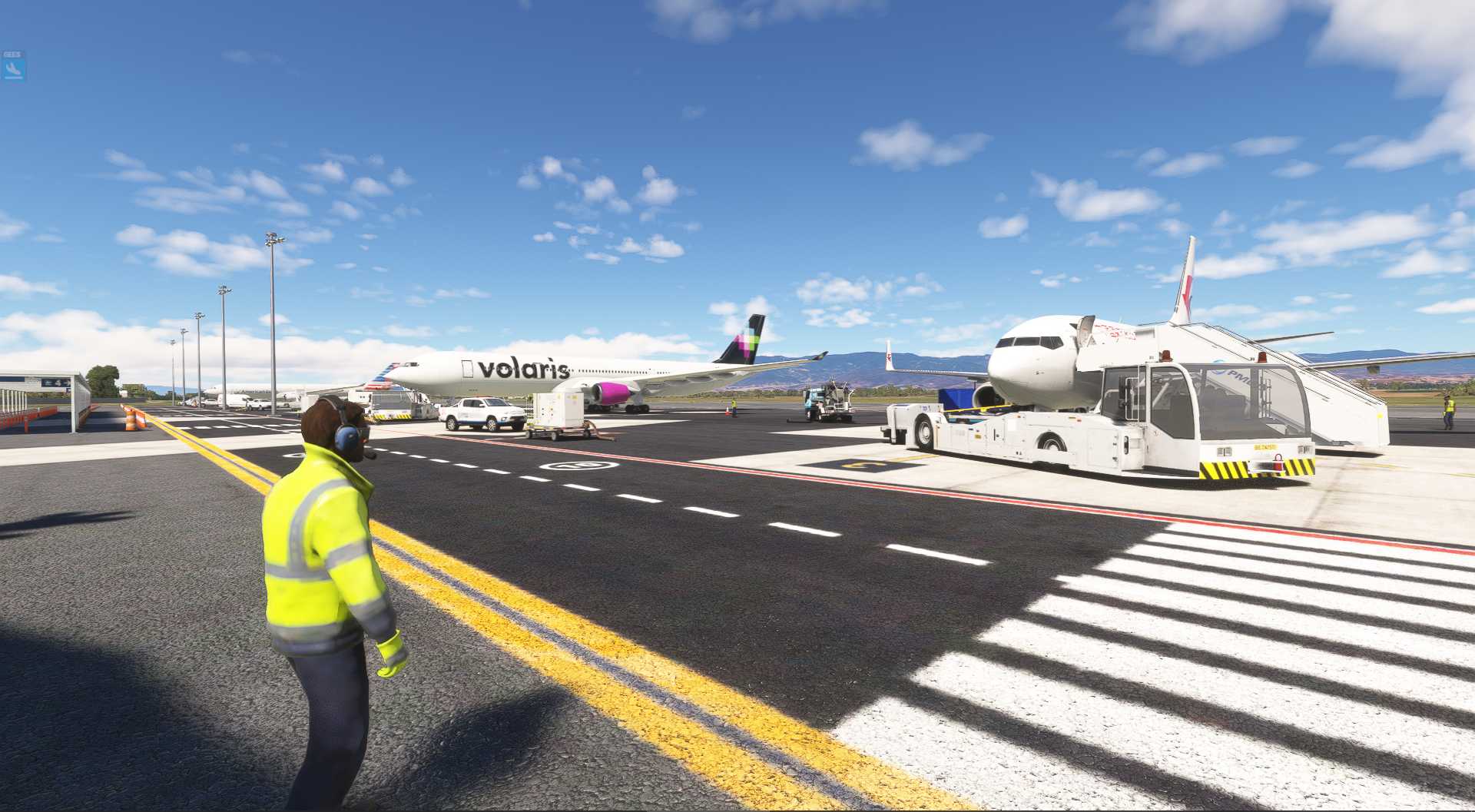Image resolution: width=1475 pixels, height=812 pixels.
Task: Open the GEES landing-plane overlay icon
Action: 13,69
